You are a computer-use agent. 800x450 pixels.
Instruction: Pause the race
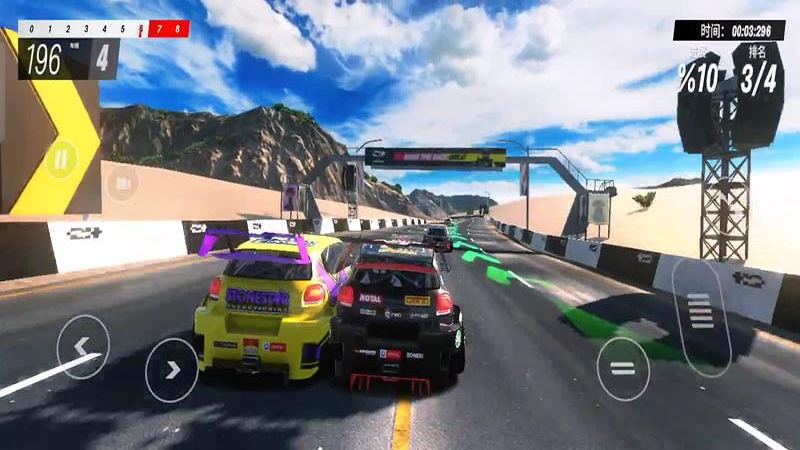[x=62, y=158]
